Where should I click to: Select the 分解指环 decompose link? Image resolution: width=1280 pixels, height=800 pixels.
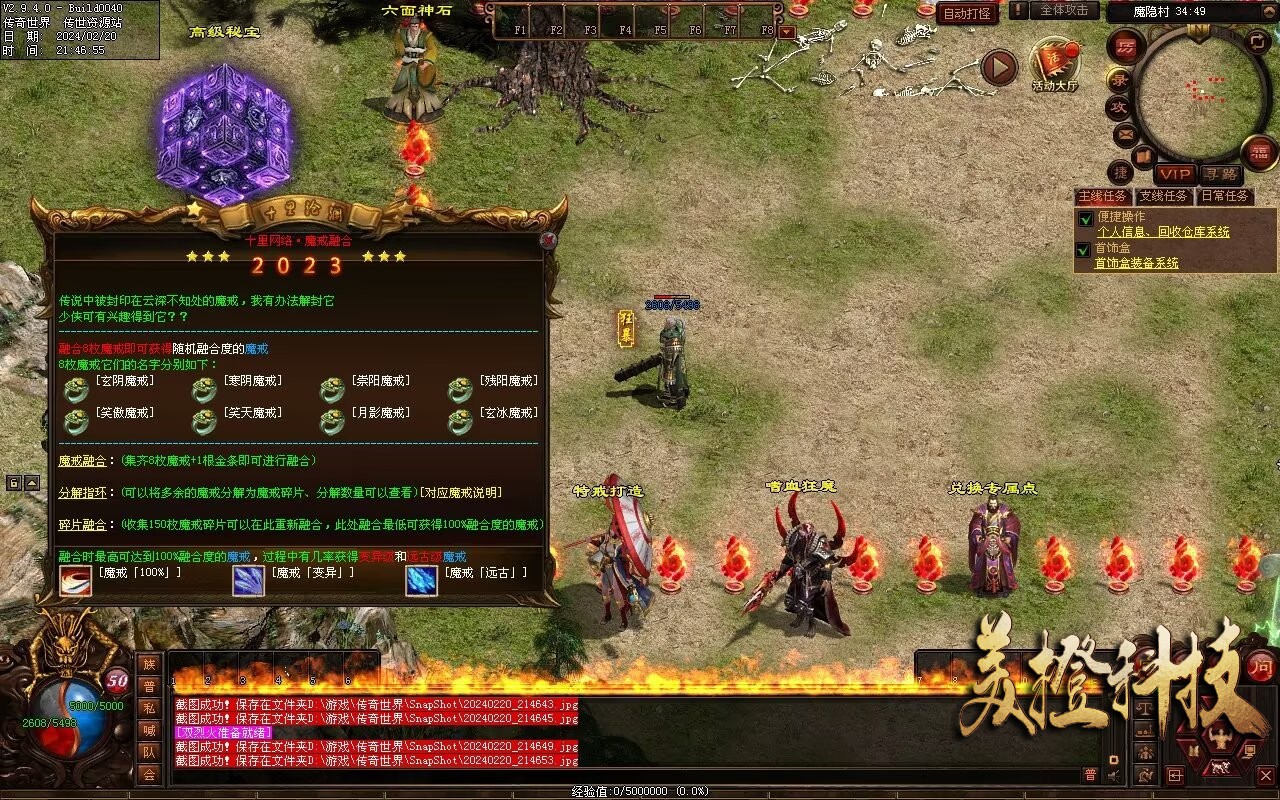(82, 493)
